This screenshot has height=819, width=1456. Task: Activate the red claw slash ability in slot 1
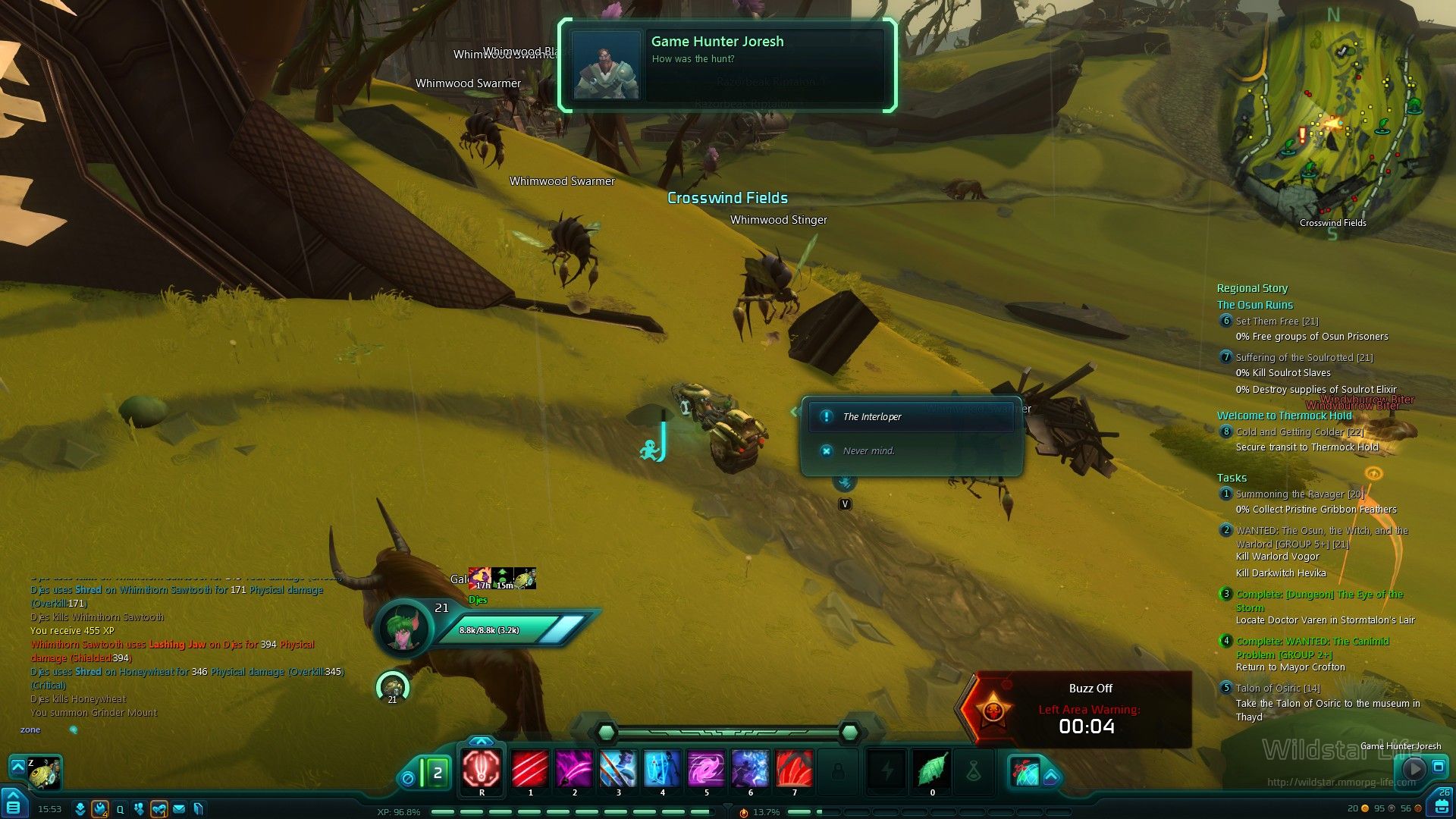[x=530, y=769]
